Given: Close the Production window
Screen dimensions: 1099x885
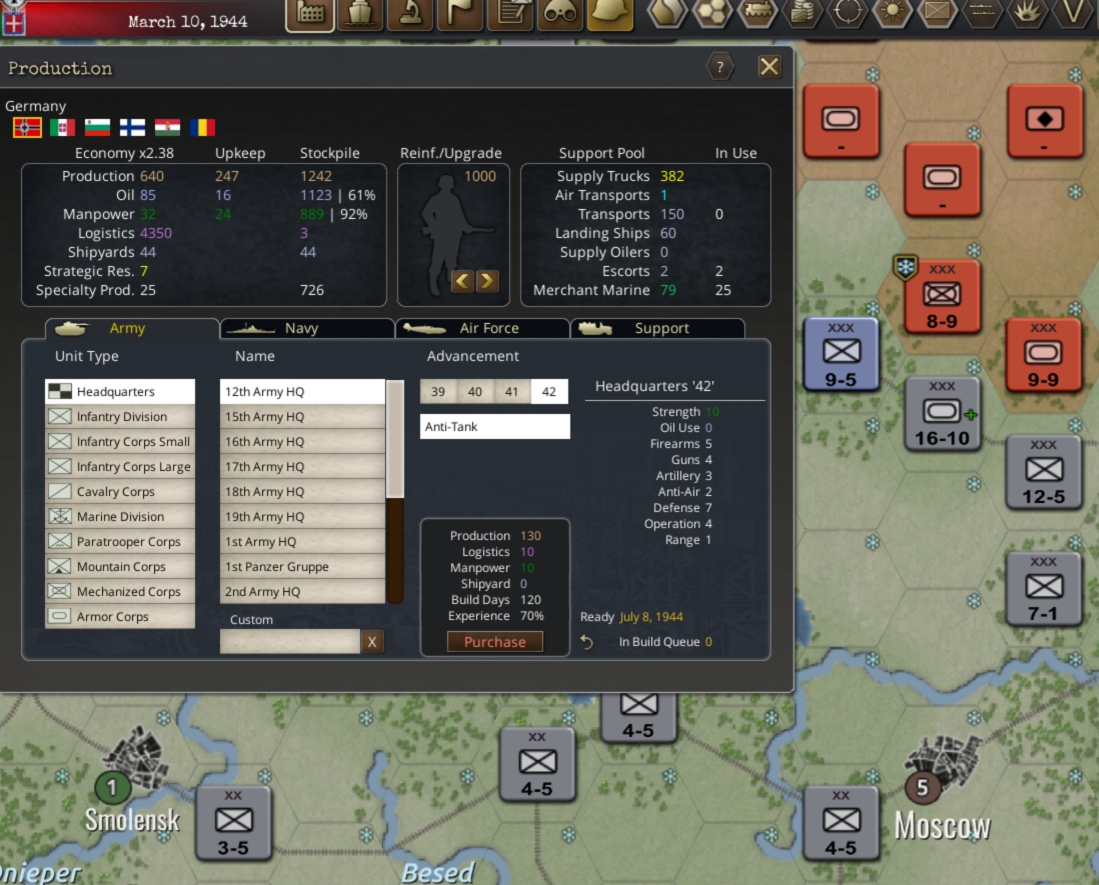Looking at the screenshot, I should click(769, 67).
